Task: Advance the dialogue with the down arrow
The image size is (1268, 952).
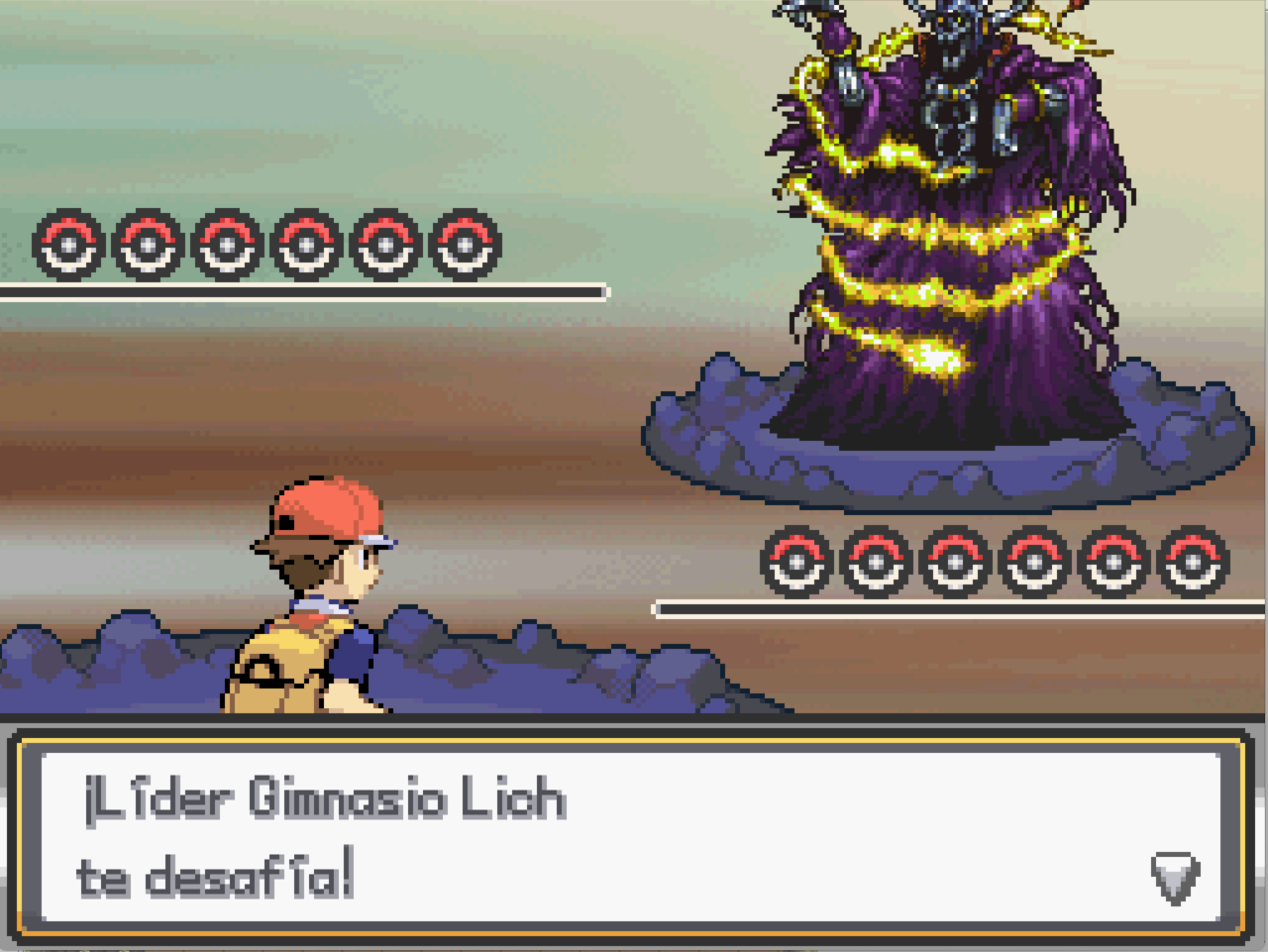Action: tap(1175, 878)
